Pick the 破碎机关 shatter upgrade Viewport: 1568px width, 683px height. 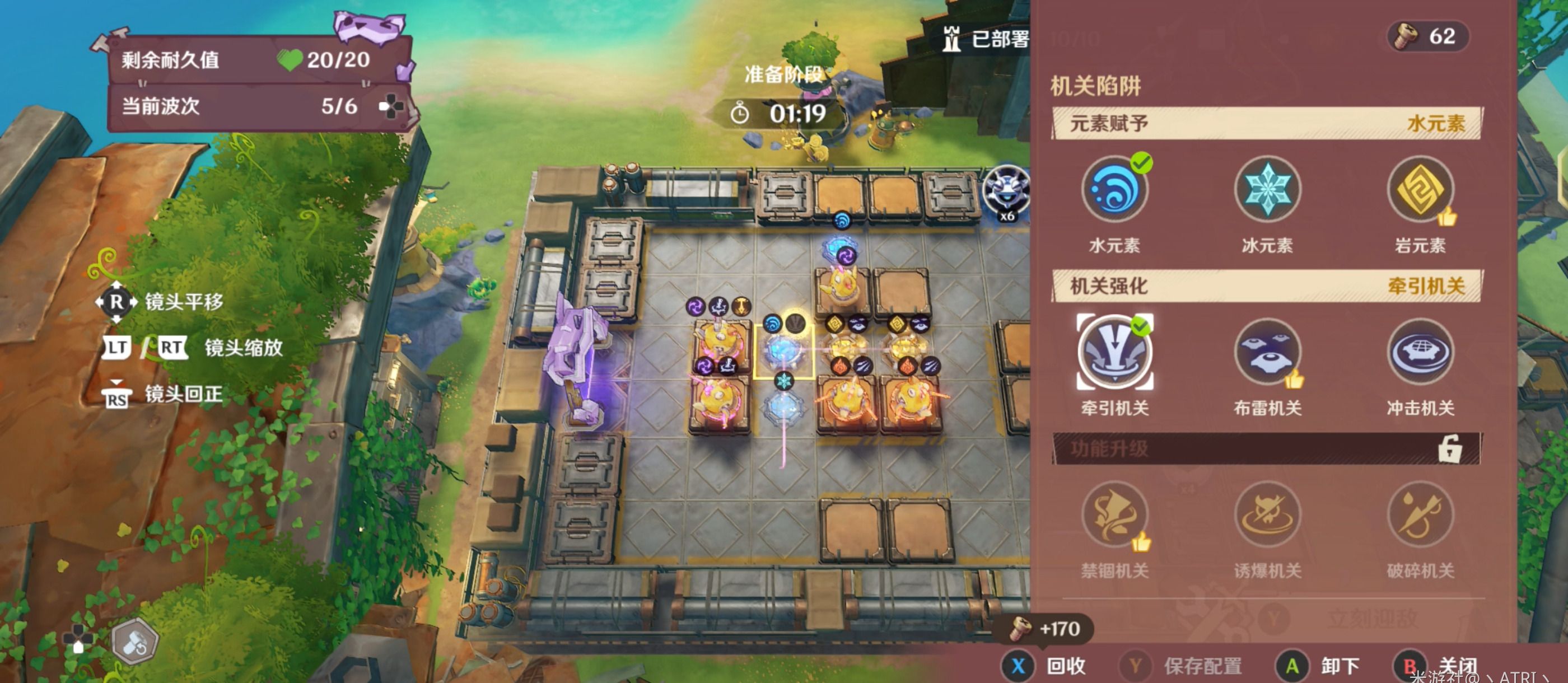pos(1420,516)
